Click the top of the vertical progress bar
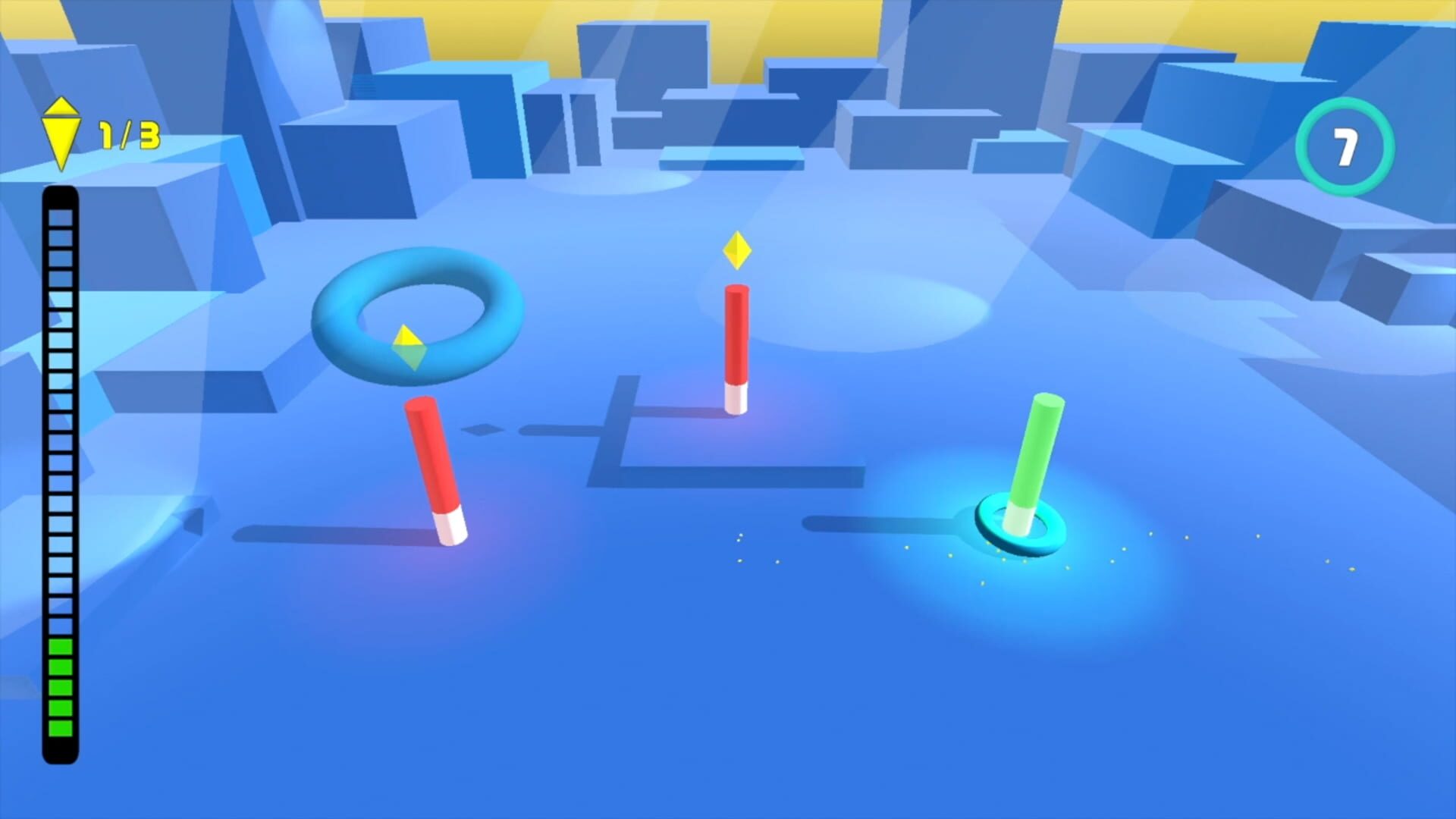 pos(61,201)
